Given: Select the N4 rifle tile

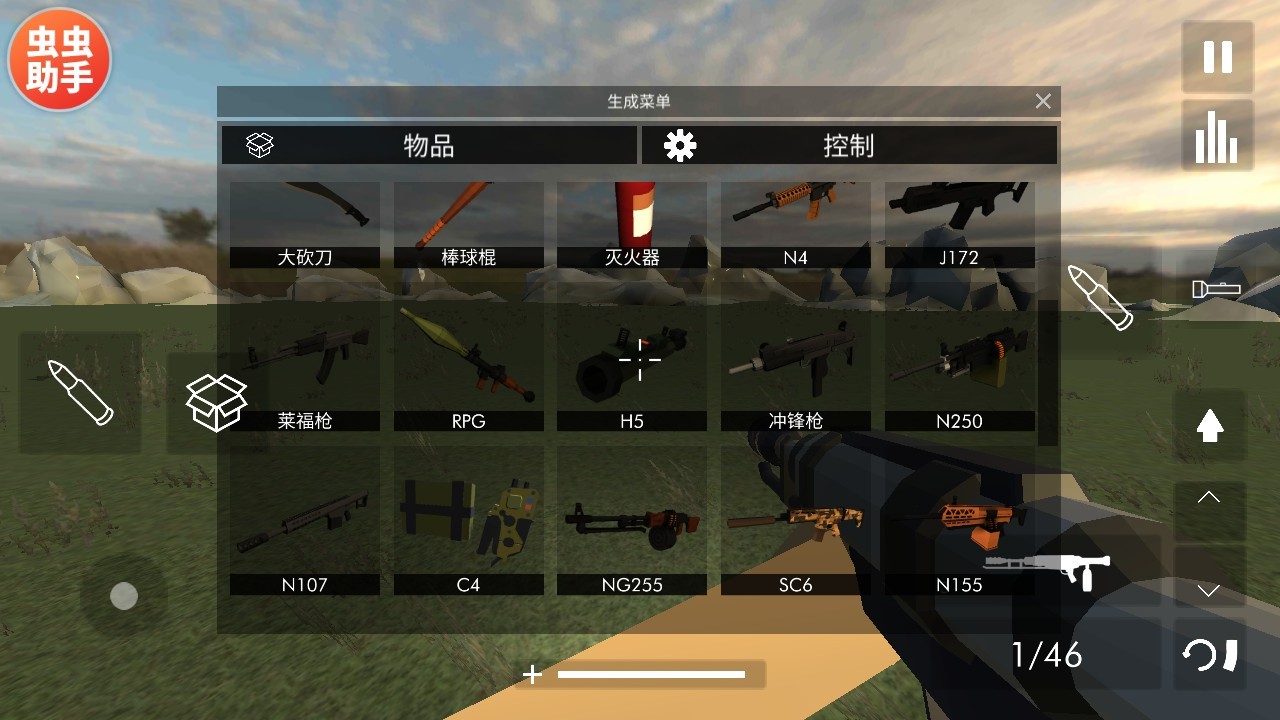Looking at the screenshot, I should (795, 224).
